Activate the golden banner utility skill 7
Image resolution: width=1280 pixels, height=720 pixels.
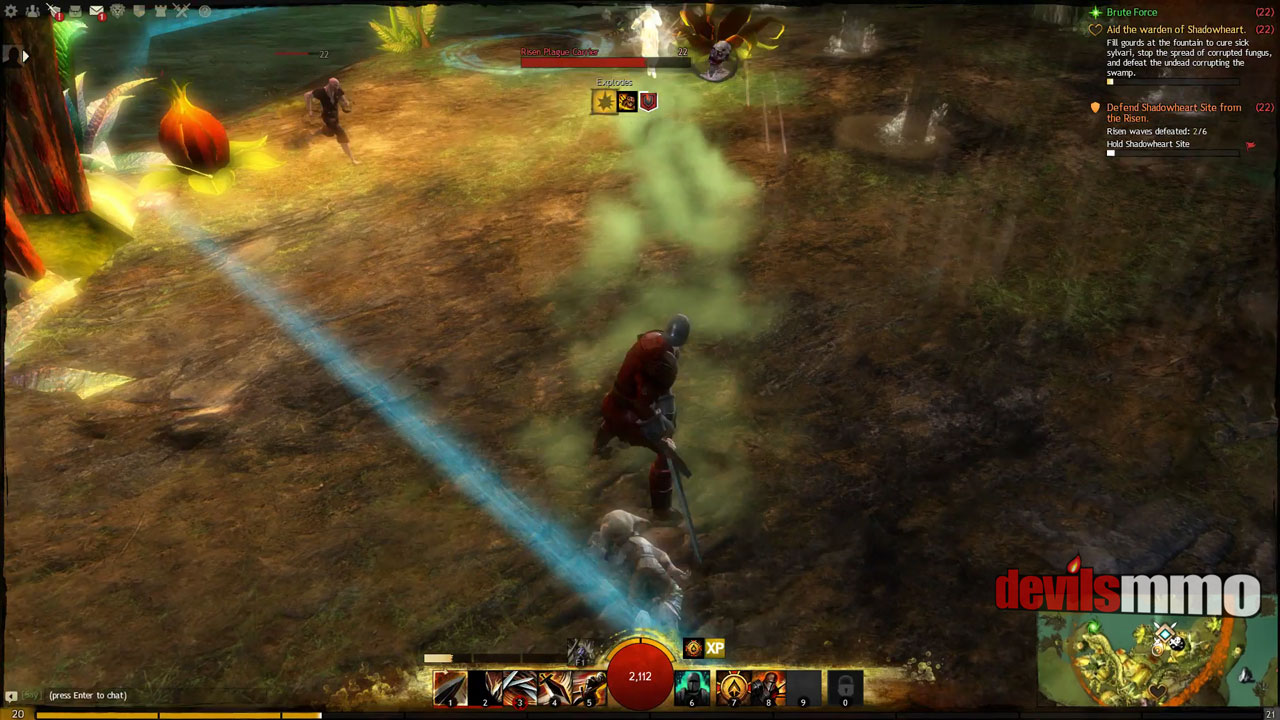pos(733,688)
